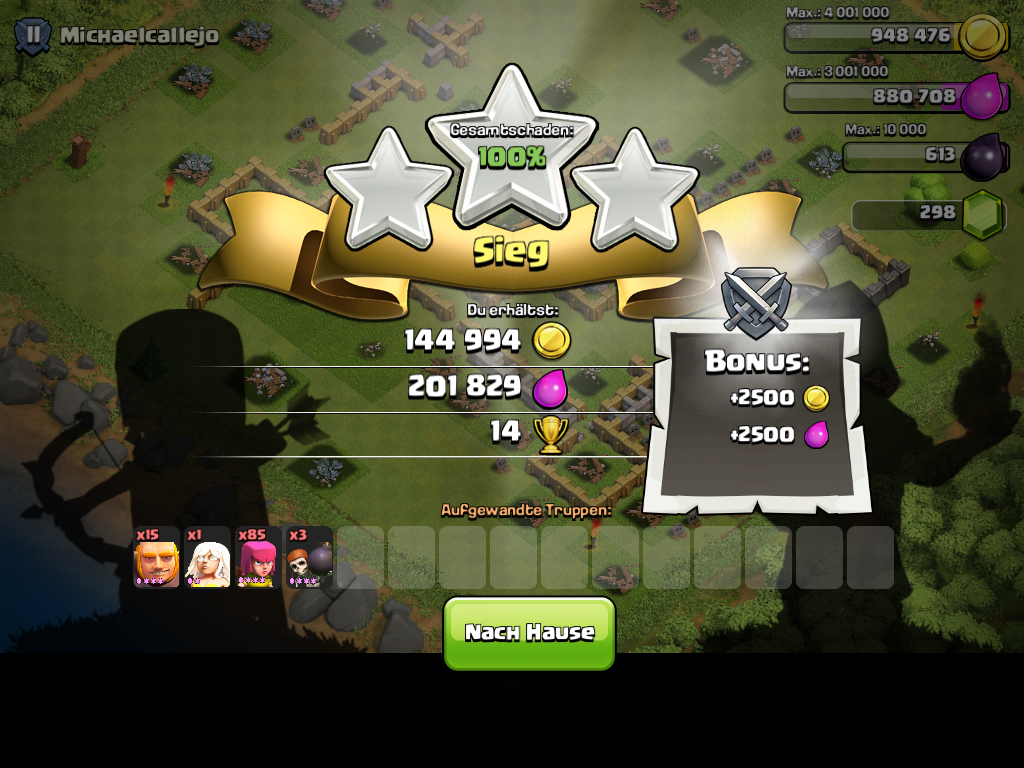Tap the Nach Hause button
The image size is (1024, 768).
click(x=529, y=632)
